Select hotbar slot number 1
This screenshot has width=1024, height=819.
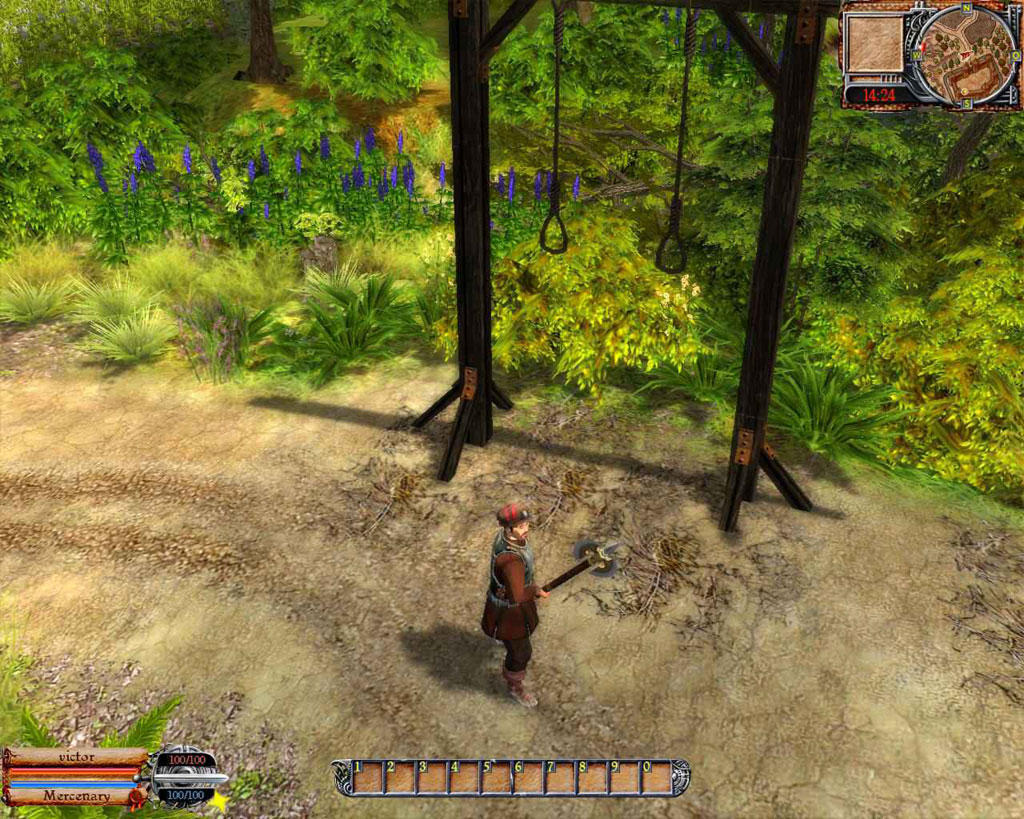(x=367, y=778)
